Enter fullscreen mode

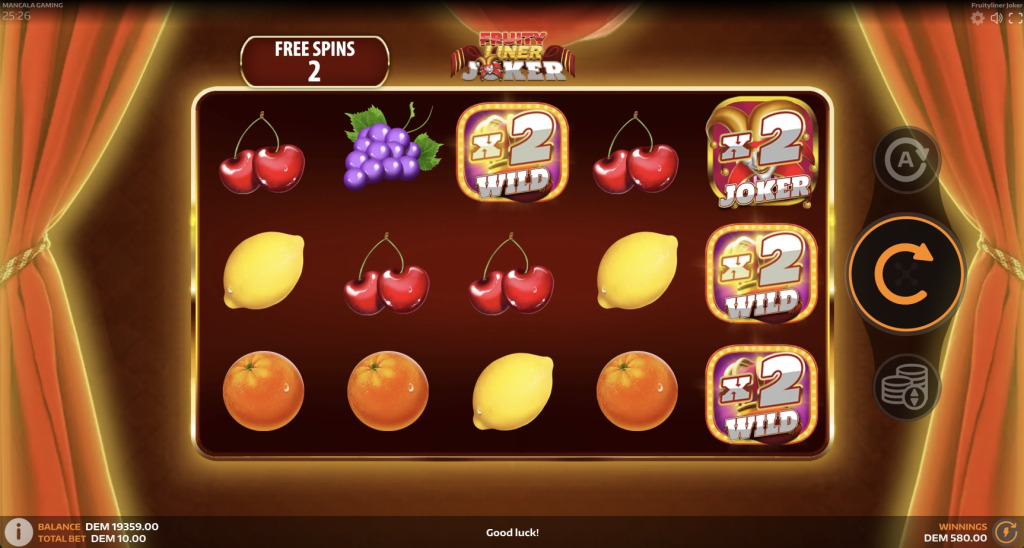click(x=1014, y=18)
